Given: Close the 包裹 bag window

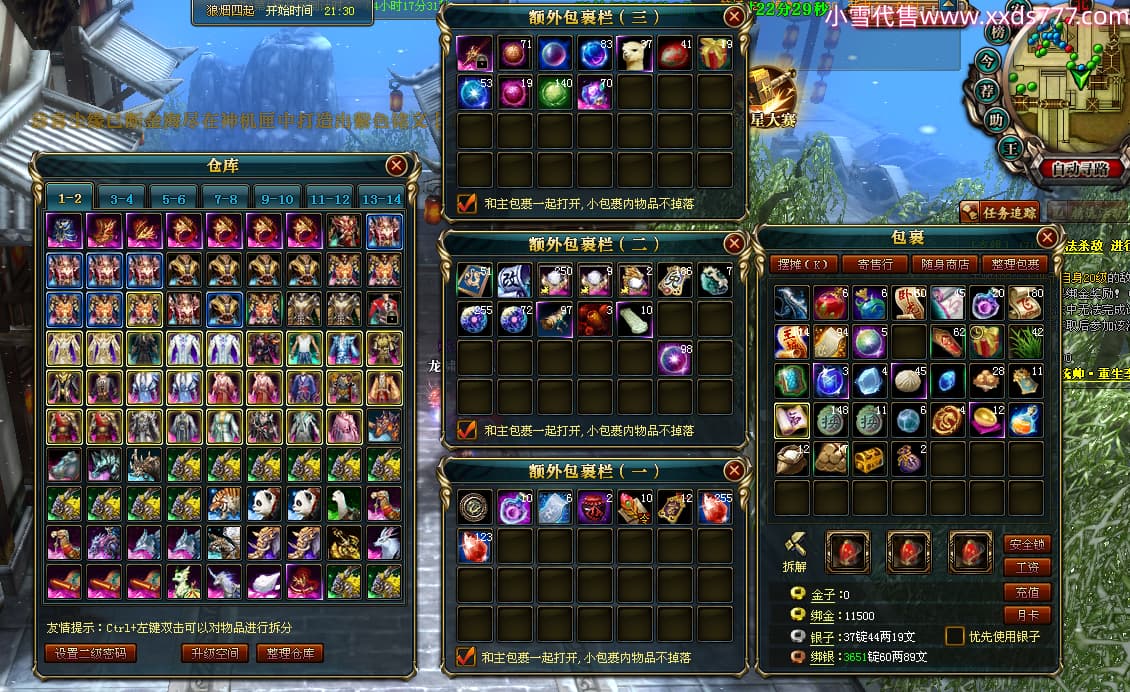Looking at the screenshot, I should point(1047,238).
